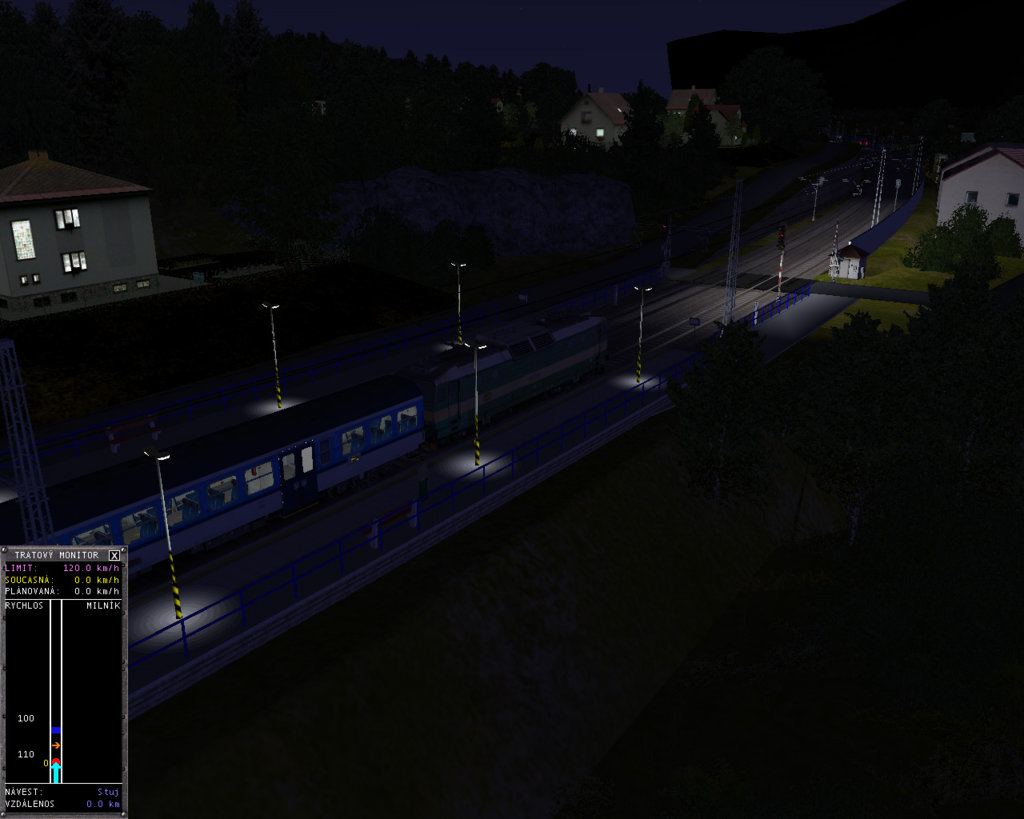Image resolution: width=1024 pixels, height=819 pixels.
Task: Close the Traťový Monitor window
Action: [x=114, y=555]
